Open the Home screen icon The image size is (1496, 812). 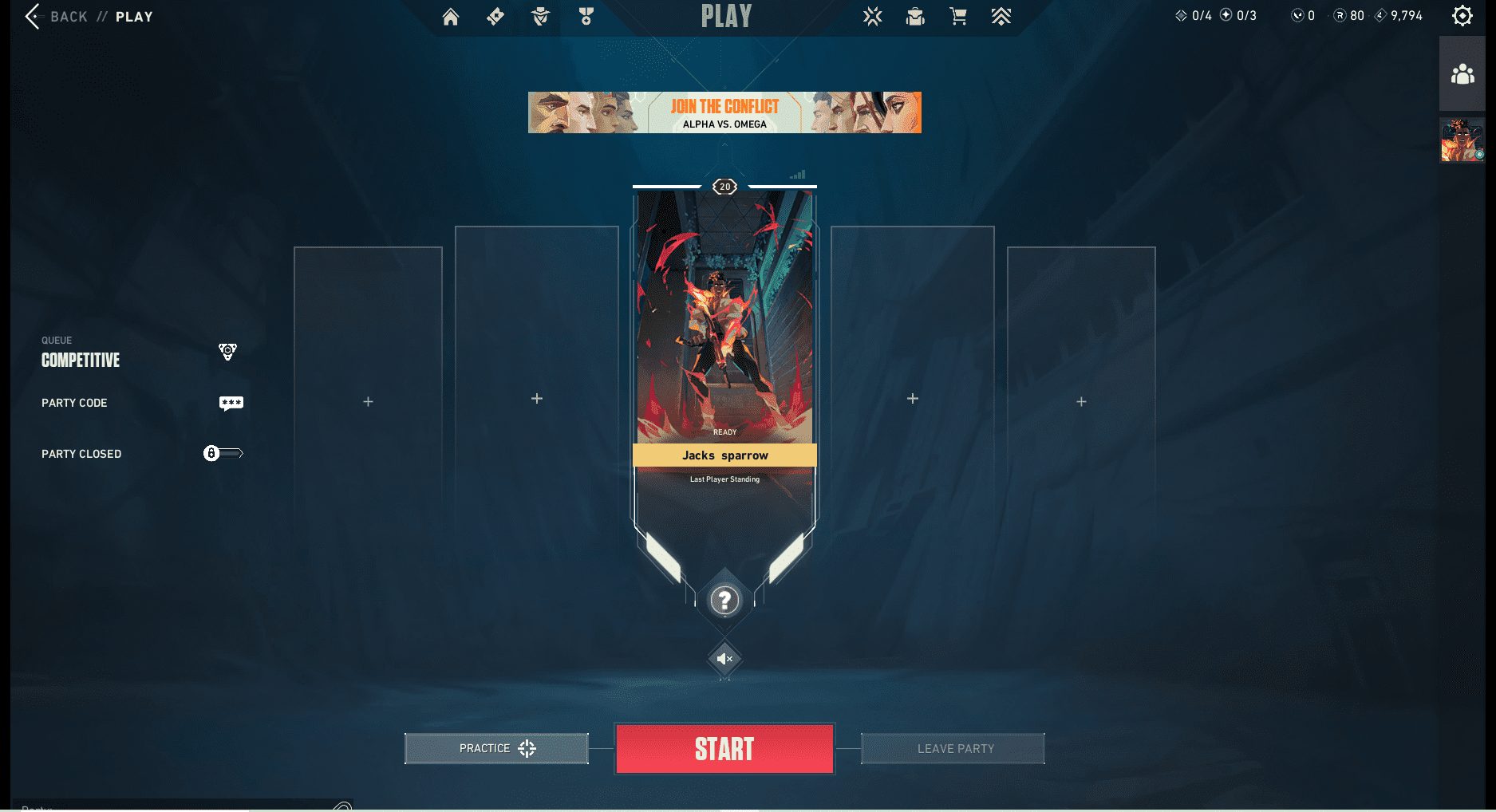pyautogui.click(x=450, y=16)
